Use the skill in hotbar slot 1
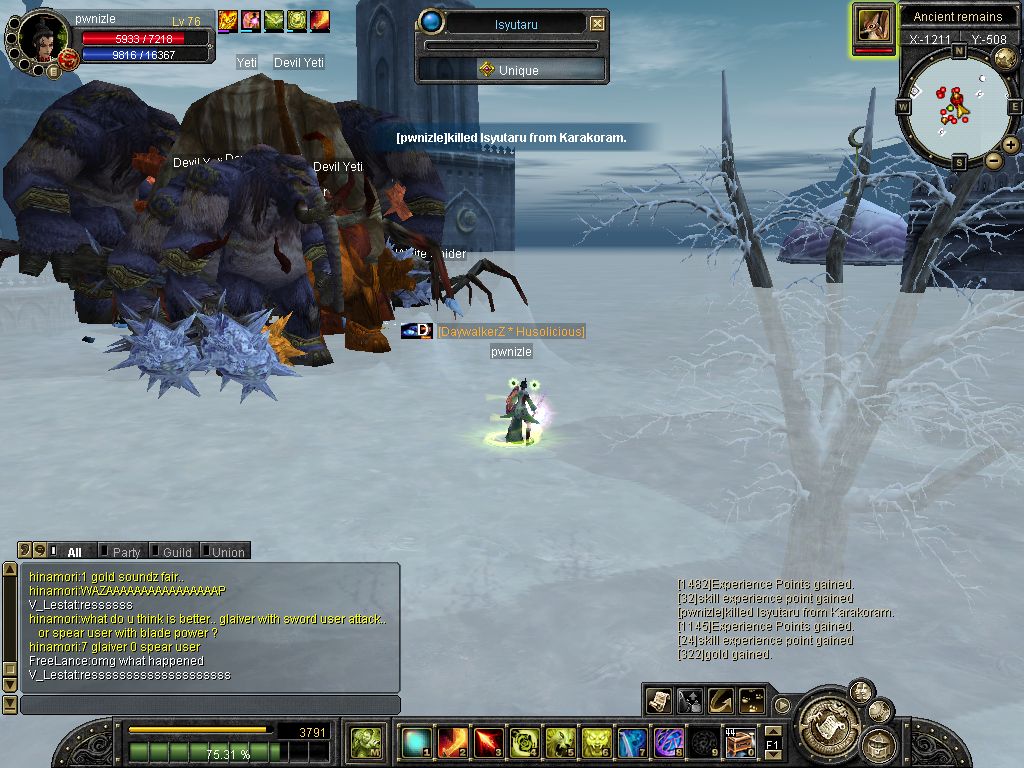This screenshot has height=768, width=1024. [x=415, y=742]
